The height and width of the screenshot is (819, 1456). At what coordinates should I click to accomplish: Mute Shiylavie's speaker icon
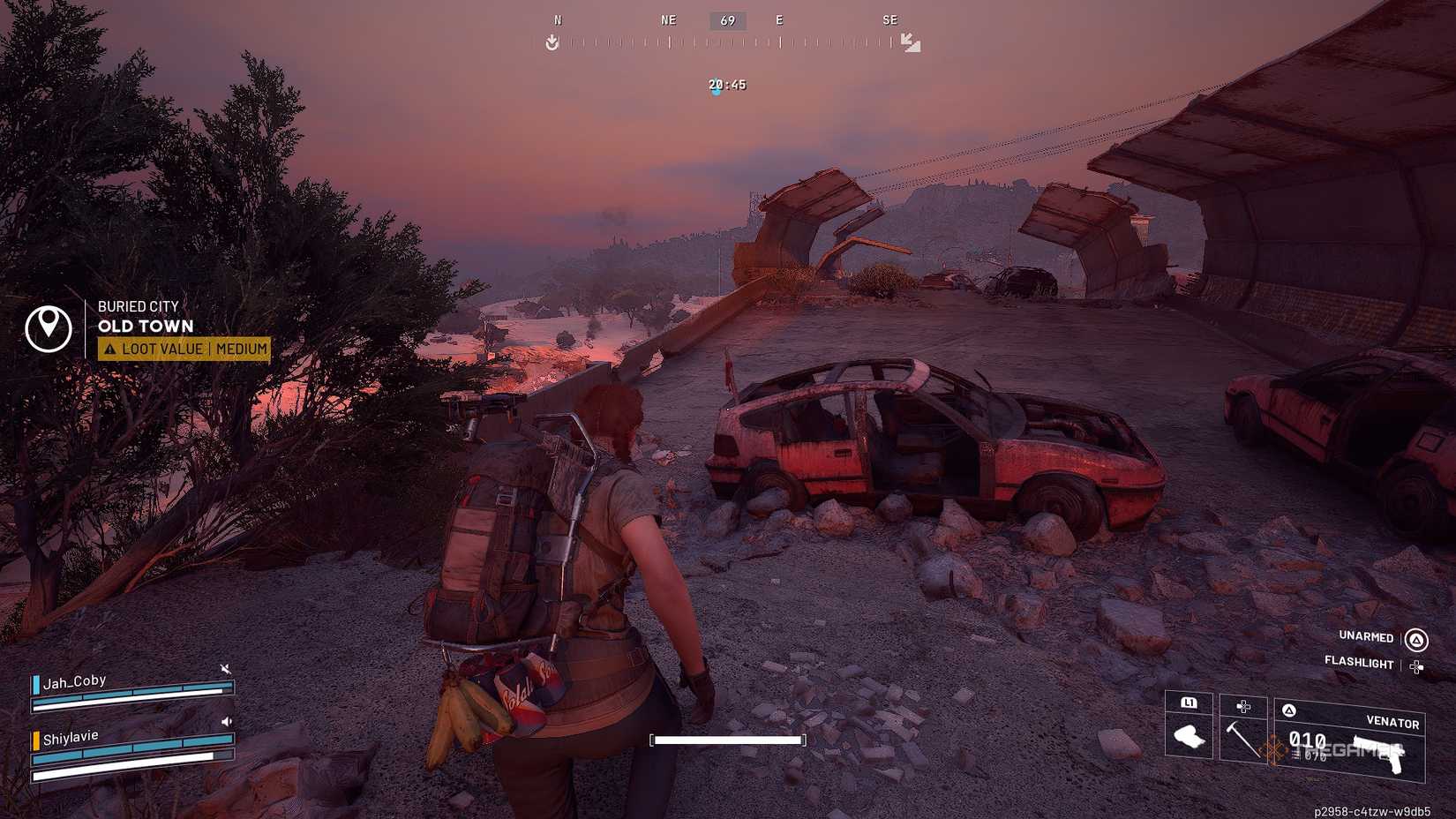(x=227, y=722)
